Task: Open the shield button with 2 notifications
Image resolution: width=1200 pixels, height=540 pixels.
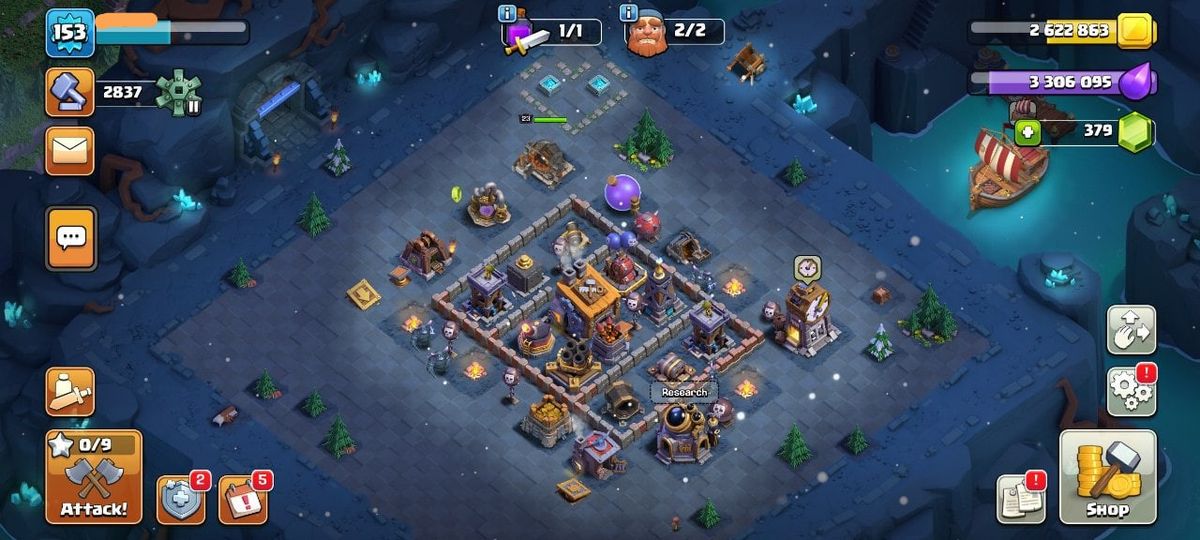Action: (x=181, y=499)
